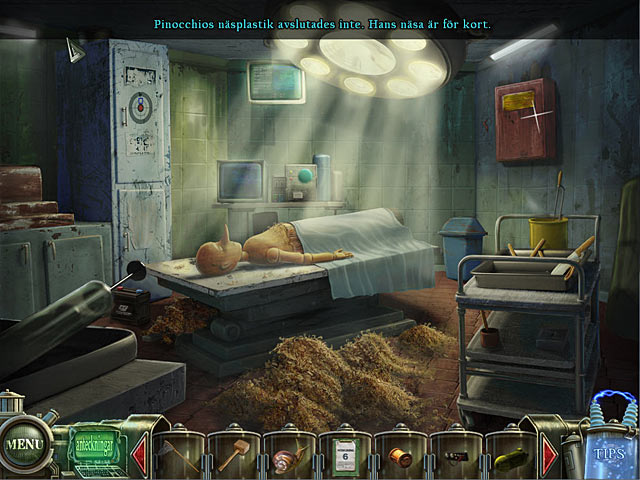Open the green anteckningar notebook
This screenshot has width=640, height=480.
96,441
